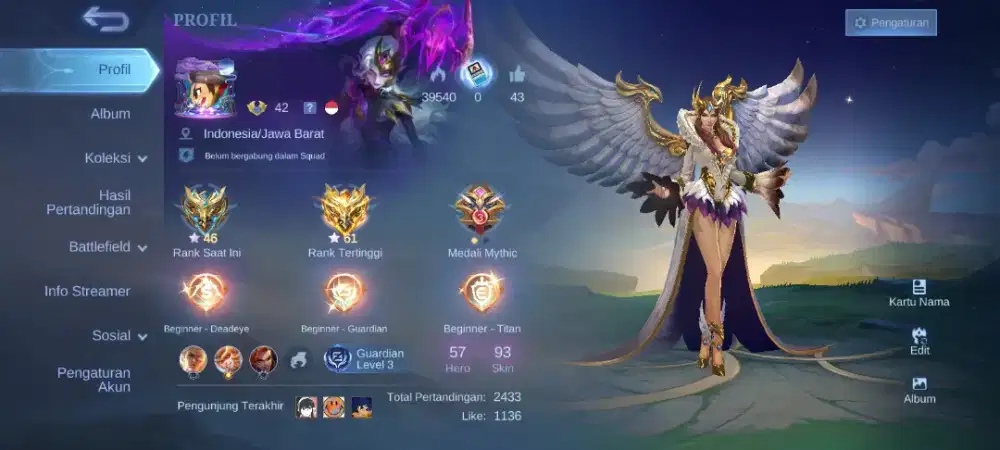Open the Info Streamer tab
The height and width of the screenshot is (450, 1000).
pos(87,291)
